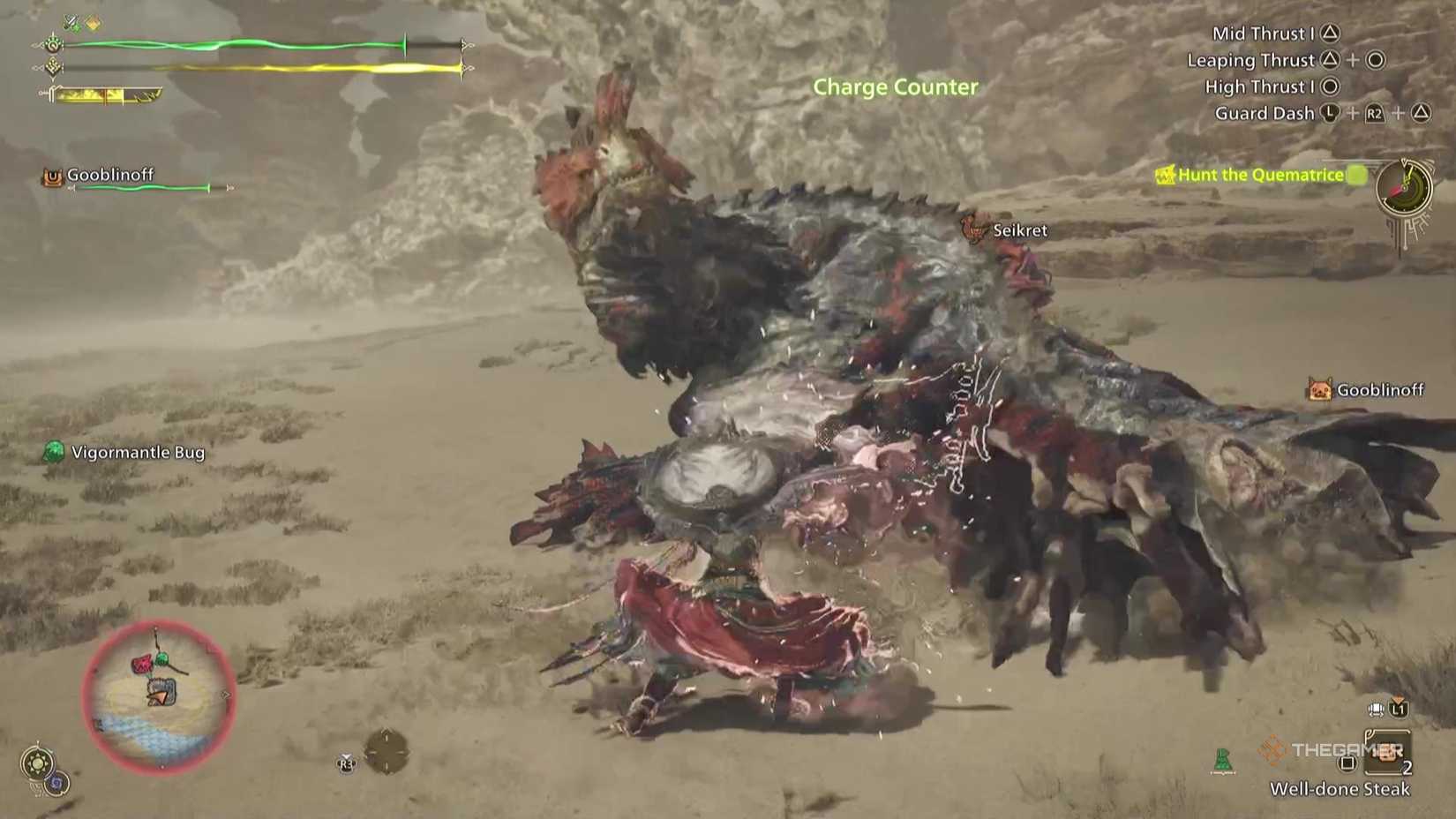1456x819 pixels.
Task: Click the Quematrice quest monster icon
Action: (x=1167, y=175)
